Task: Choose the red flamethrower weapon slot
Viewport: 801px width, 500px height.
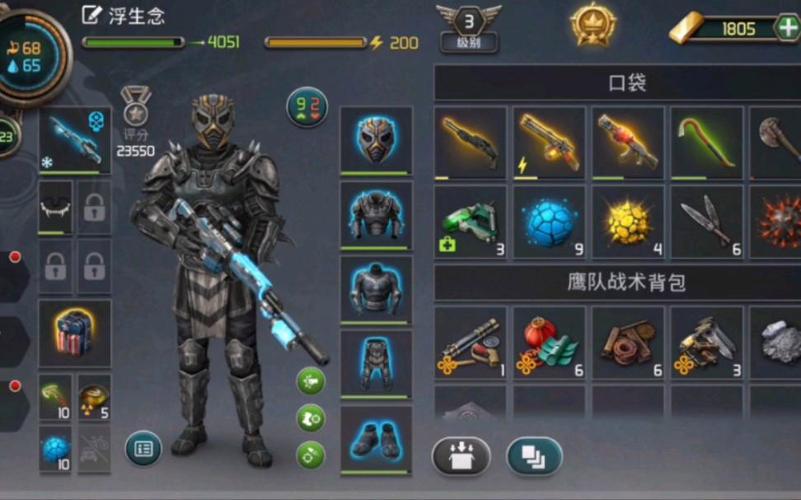Action: pos(627,142)
